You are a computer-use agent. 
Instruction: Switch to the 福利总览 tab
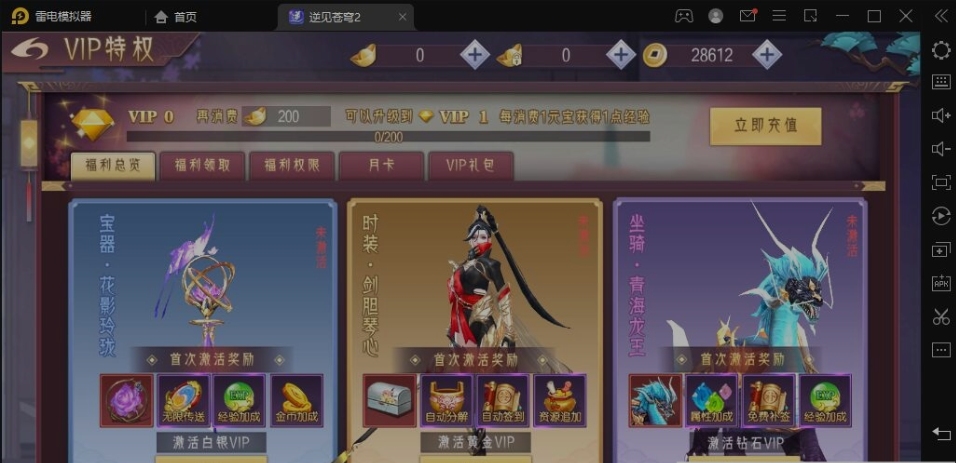click(113, 167)
